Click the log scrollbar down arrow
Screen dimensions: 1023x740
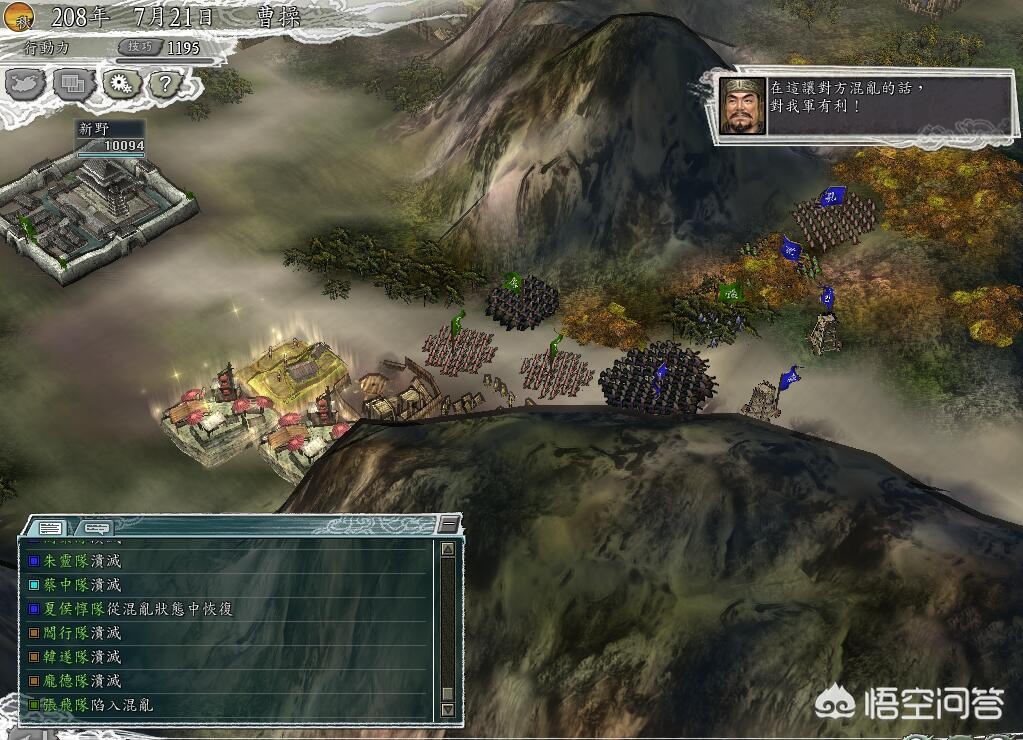tap(447, 709)
